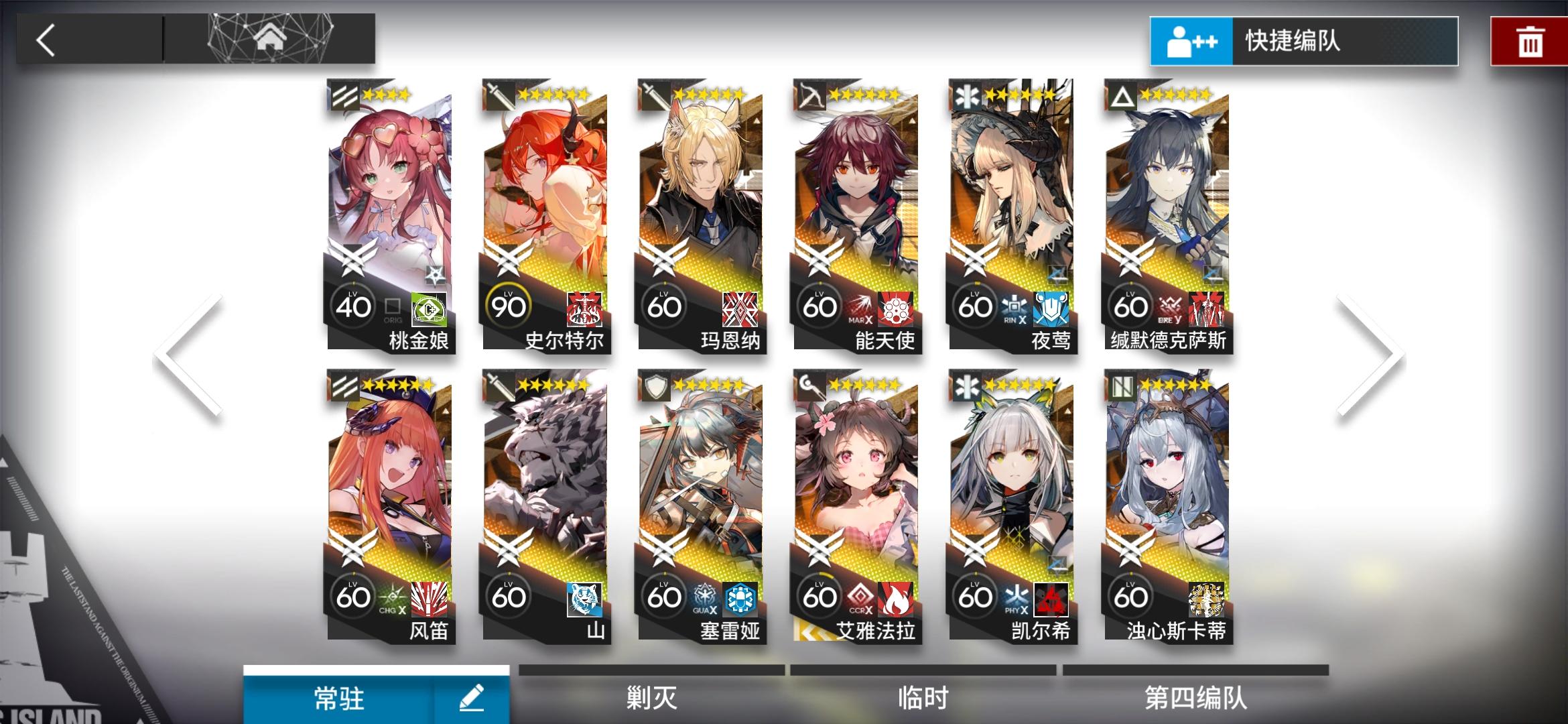
Task: Switch to the 临时 squad tab
Action: point(921,697)
